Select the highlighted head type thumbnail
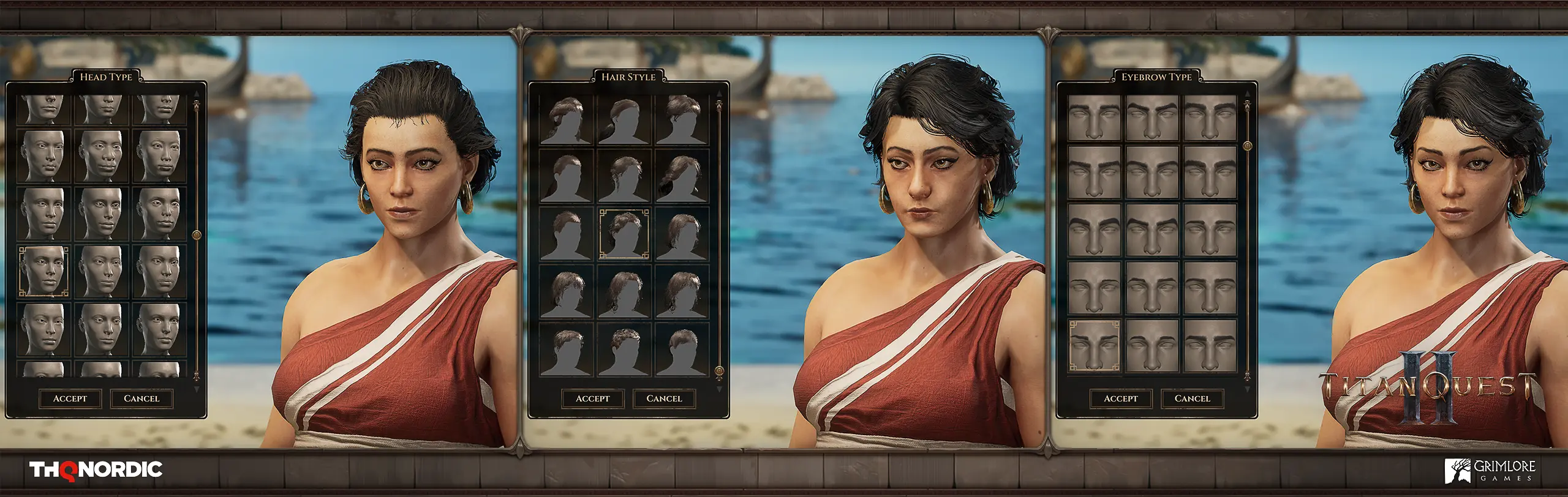 pyautogui.click(x=43, y=272)
